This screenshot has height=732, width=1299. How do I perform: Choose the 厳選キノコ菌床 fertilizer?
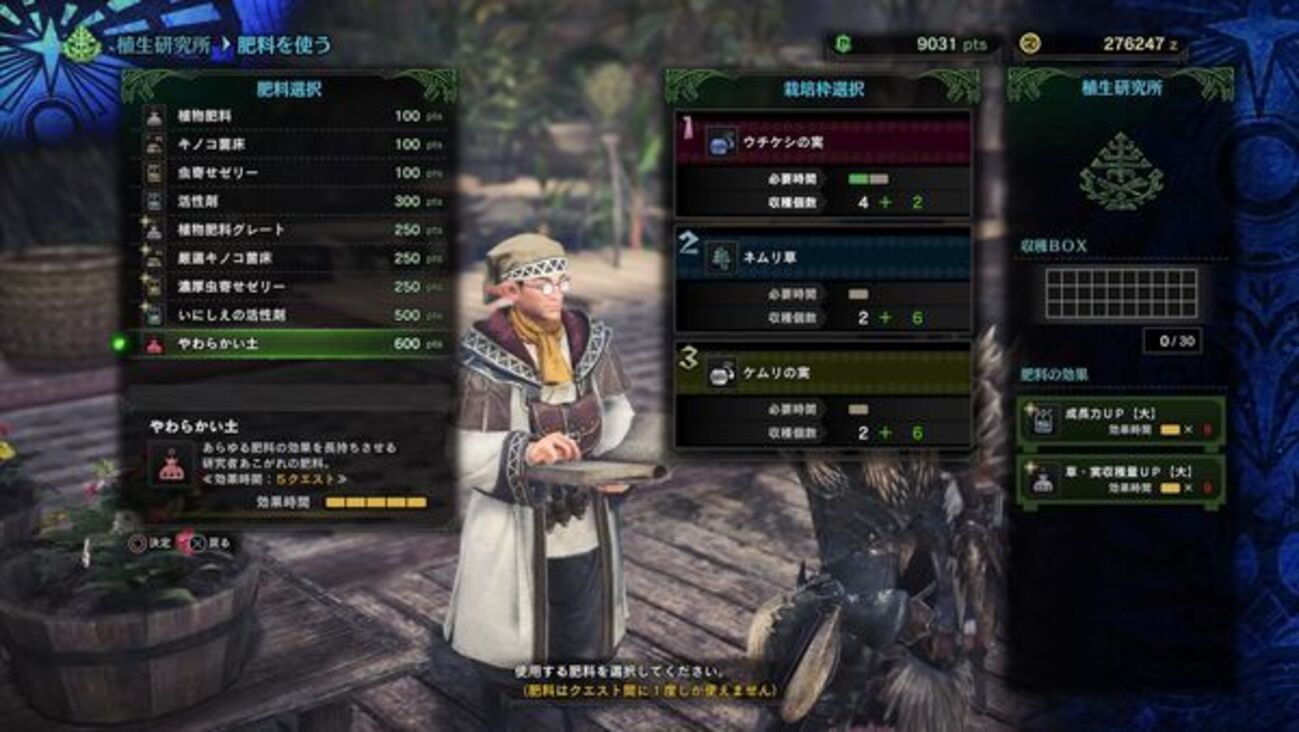pos(290,258)
